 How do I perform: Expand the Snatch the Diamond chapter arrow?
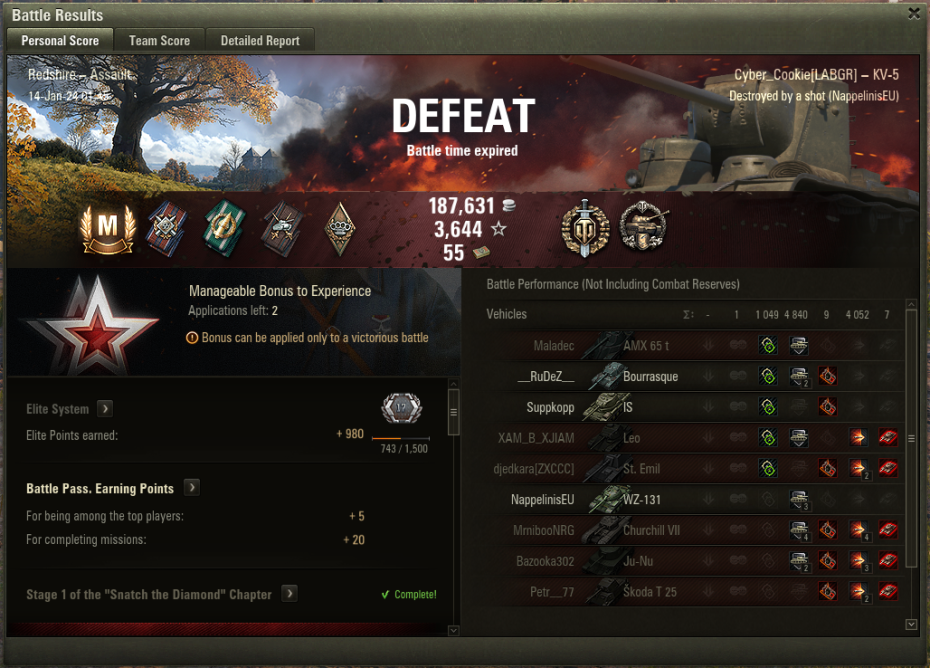tap(289, 594)
